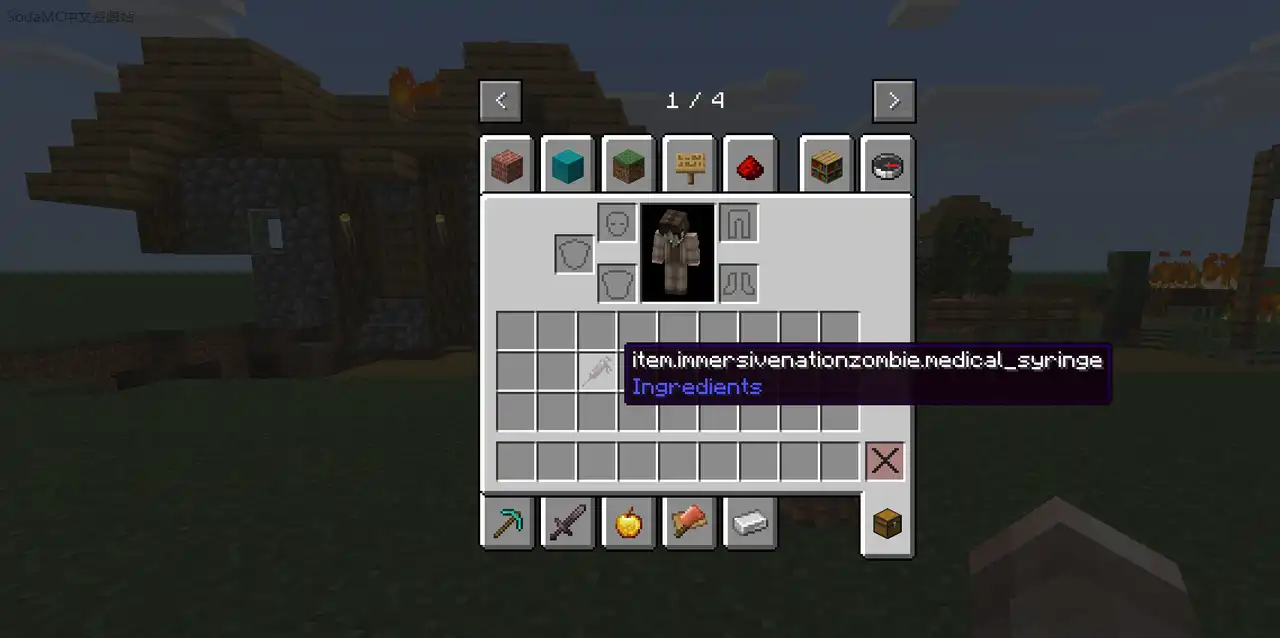Select the empty helmet armor slot
This screenshot has width=1280, height=638.
click(x=617, y=222)
